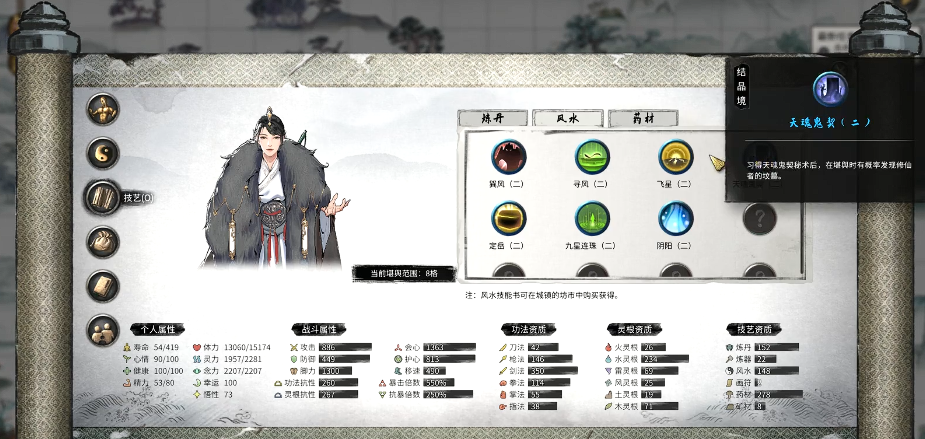The width and height of the screenshot is (925, 439).
Task: Open the yin-yang symbol sidebar page
Action: [102, 153]
